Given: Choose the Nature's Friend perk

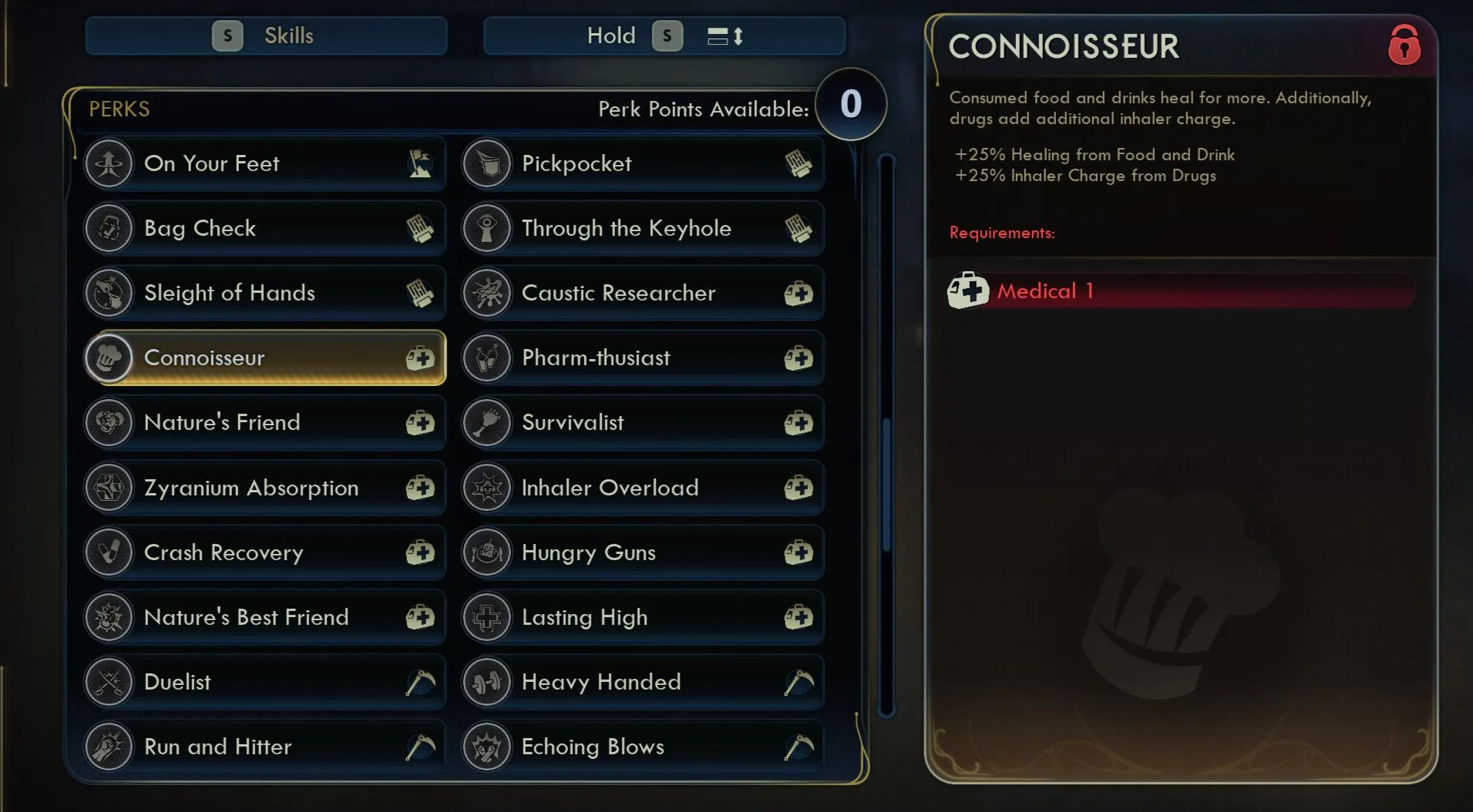Looking at the screenshot, I should 264,422.
